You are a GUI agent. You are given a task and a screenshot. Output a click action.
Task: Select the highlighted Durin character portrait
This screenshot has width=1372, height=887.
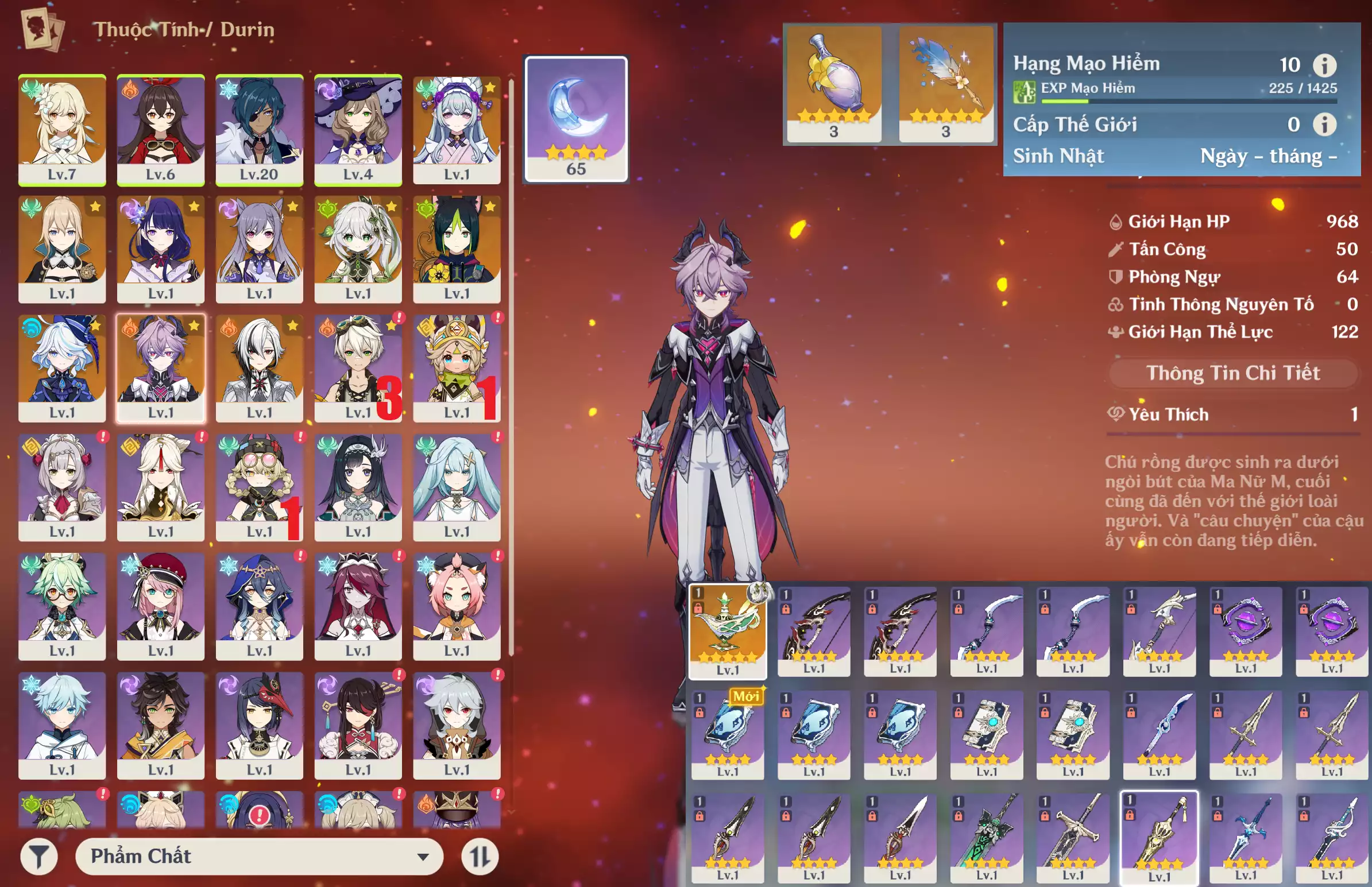click(160, 367)
